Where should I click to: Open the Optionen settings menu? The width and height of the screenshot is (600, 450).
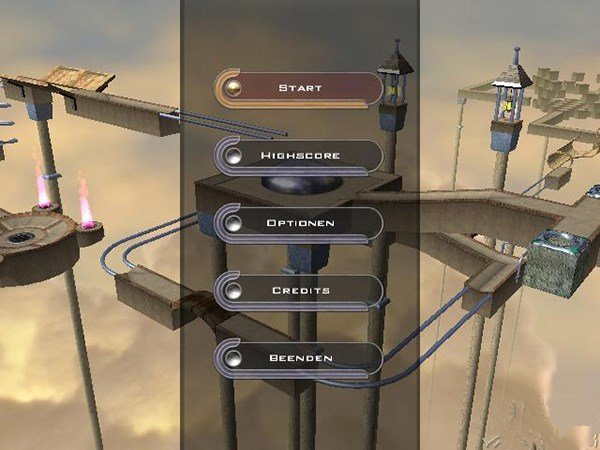coord(299,223)
